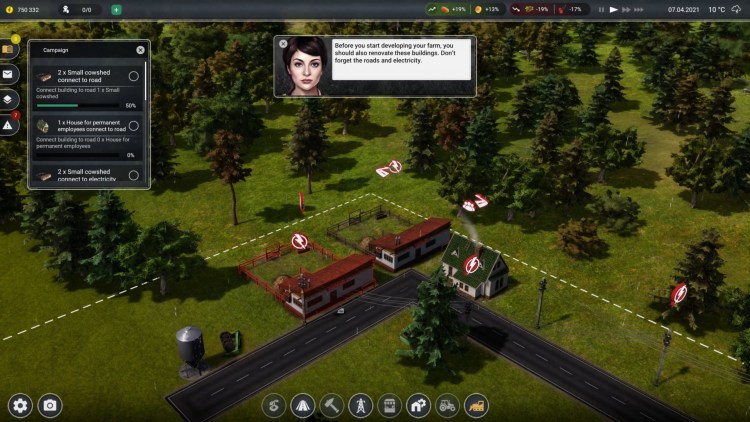Open the market stall shop menu

389,405
